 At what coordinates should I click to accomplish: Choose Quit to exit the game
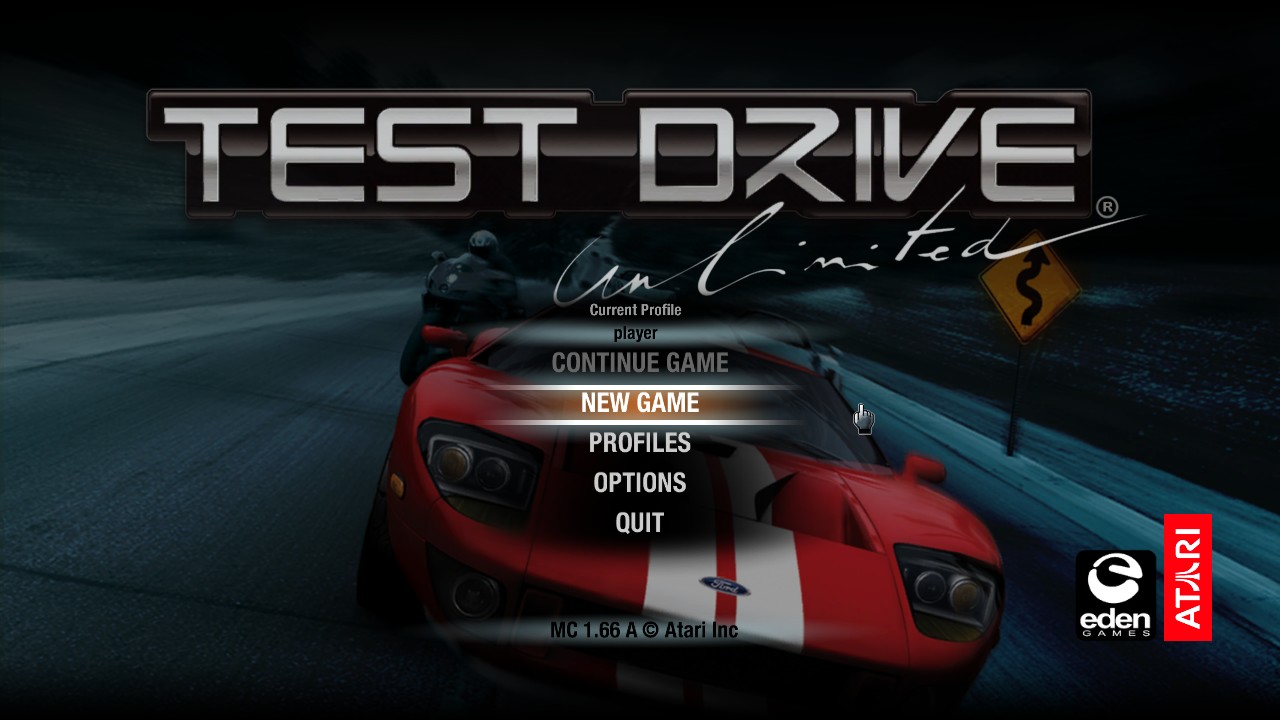tap(640, 522)
